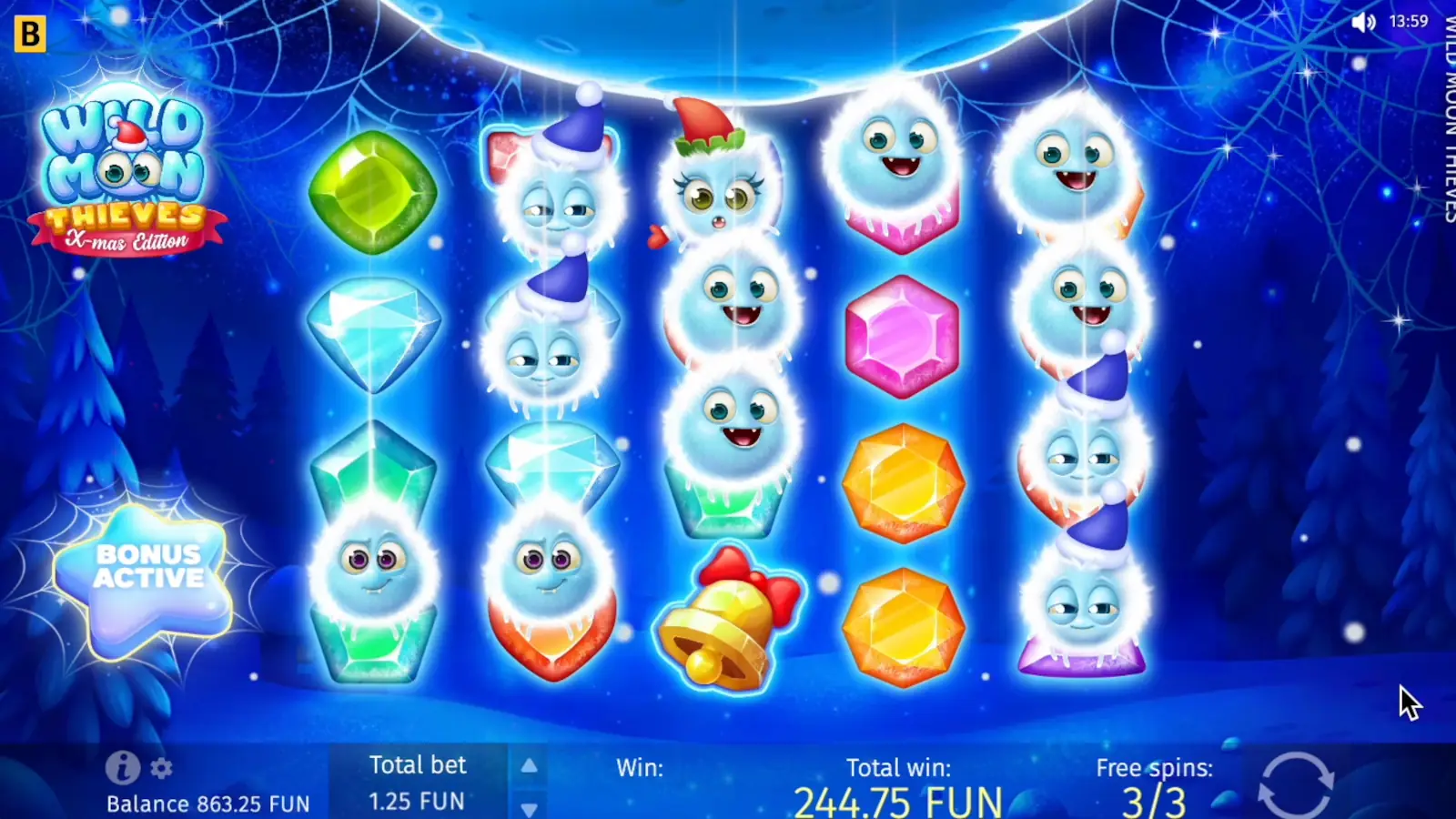Mute the game audio with speaker icon
The image size is (1456, 819).
click(1362, 23)
